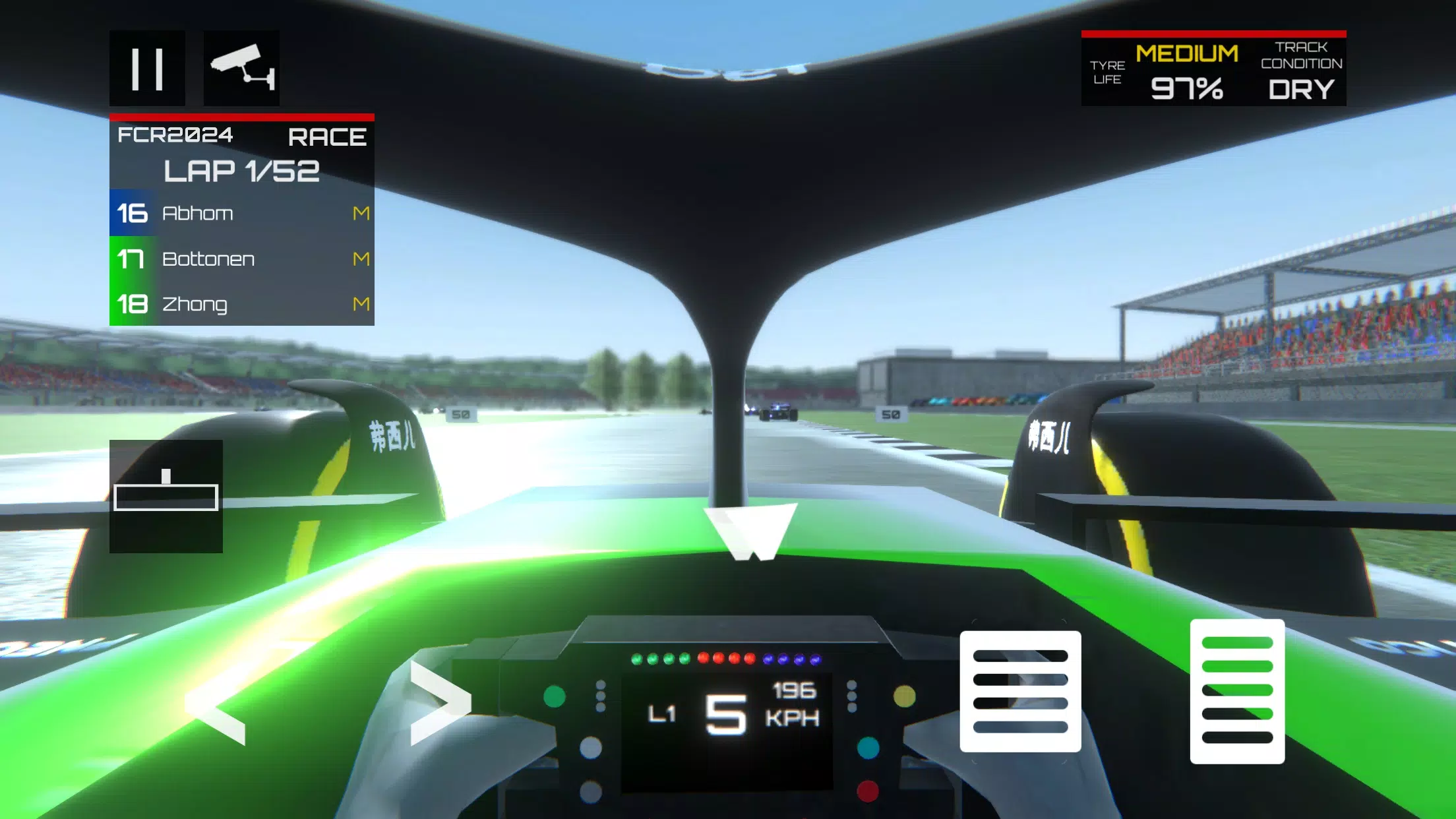Image resolution: width=1456 pixels, height=819 pixels.
Task: Select the RACE session label
Action: pos(328,135)
